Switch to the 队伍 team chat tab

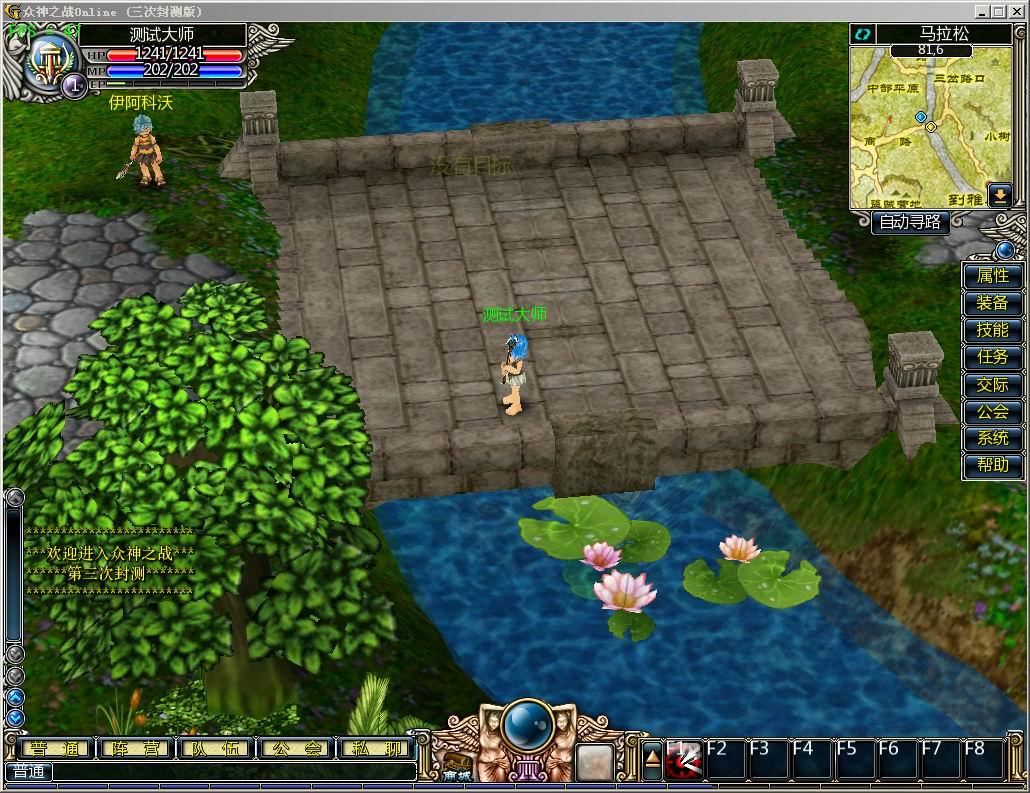tap(214, 749)
